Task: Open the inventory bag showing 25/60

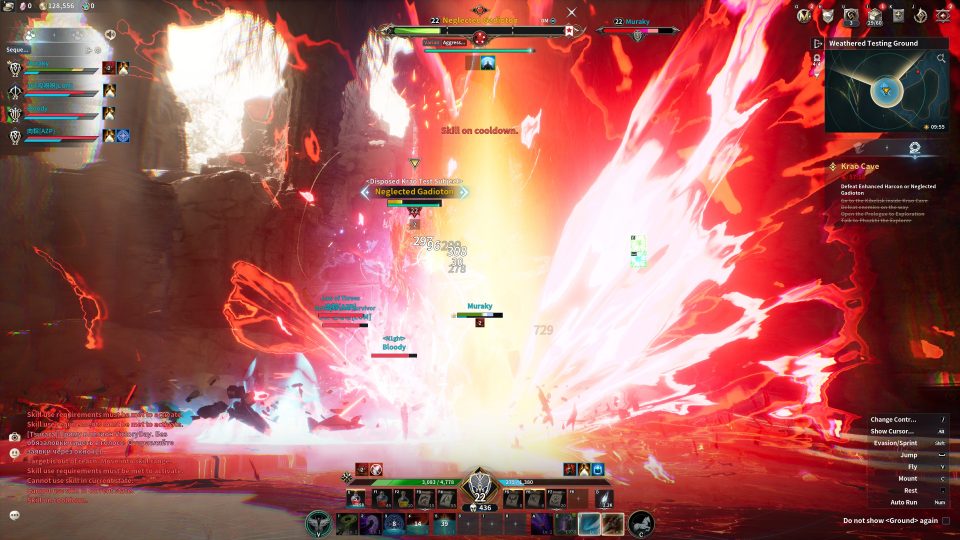Action: [x=875, y=15]
